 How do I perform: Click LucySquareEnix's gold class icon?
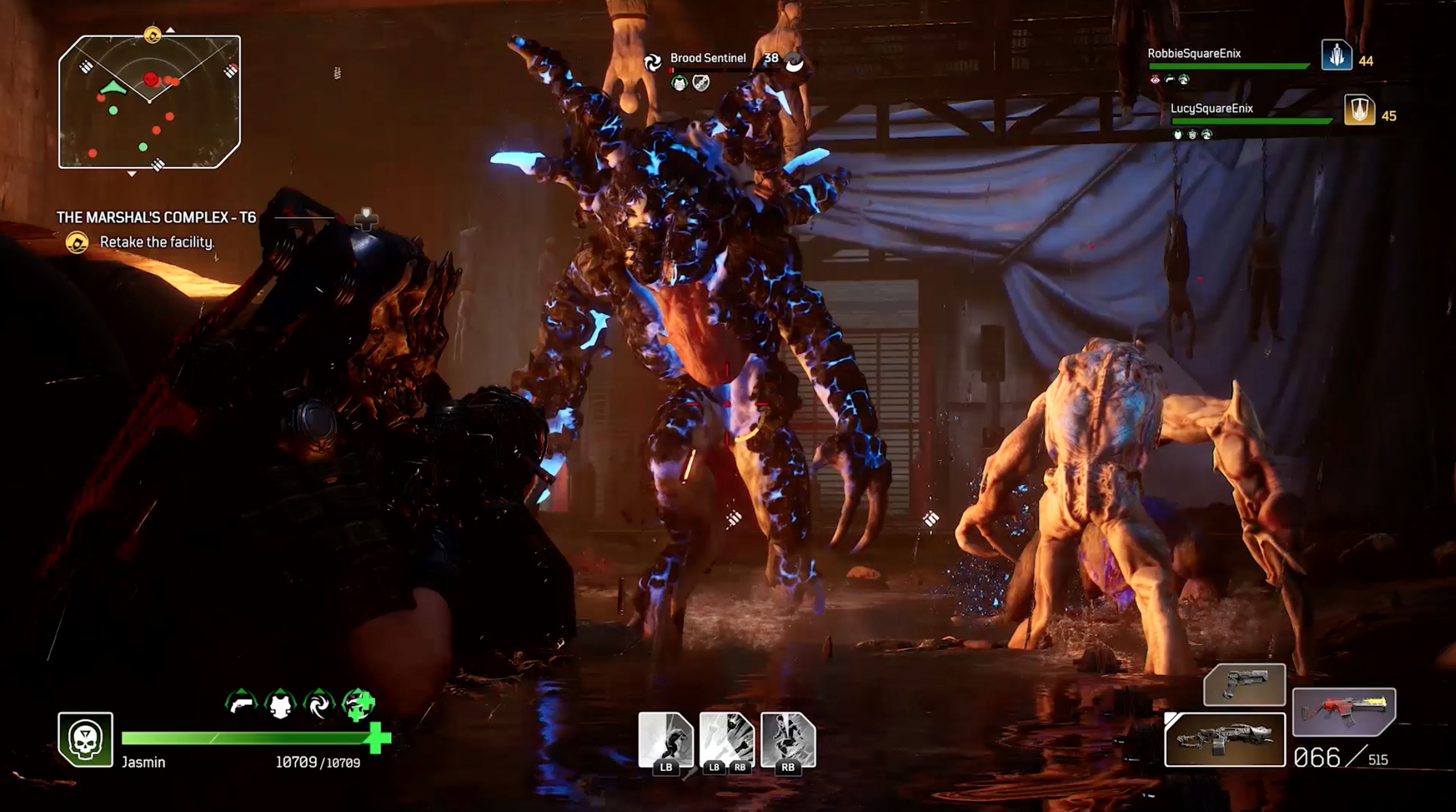(1359, 110)
